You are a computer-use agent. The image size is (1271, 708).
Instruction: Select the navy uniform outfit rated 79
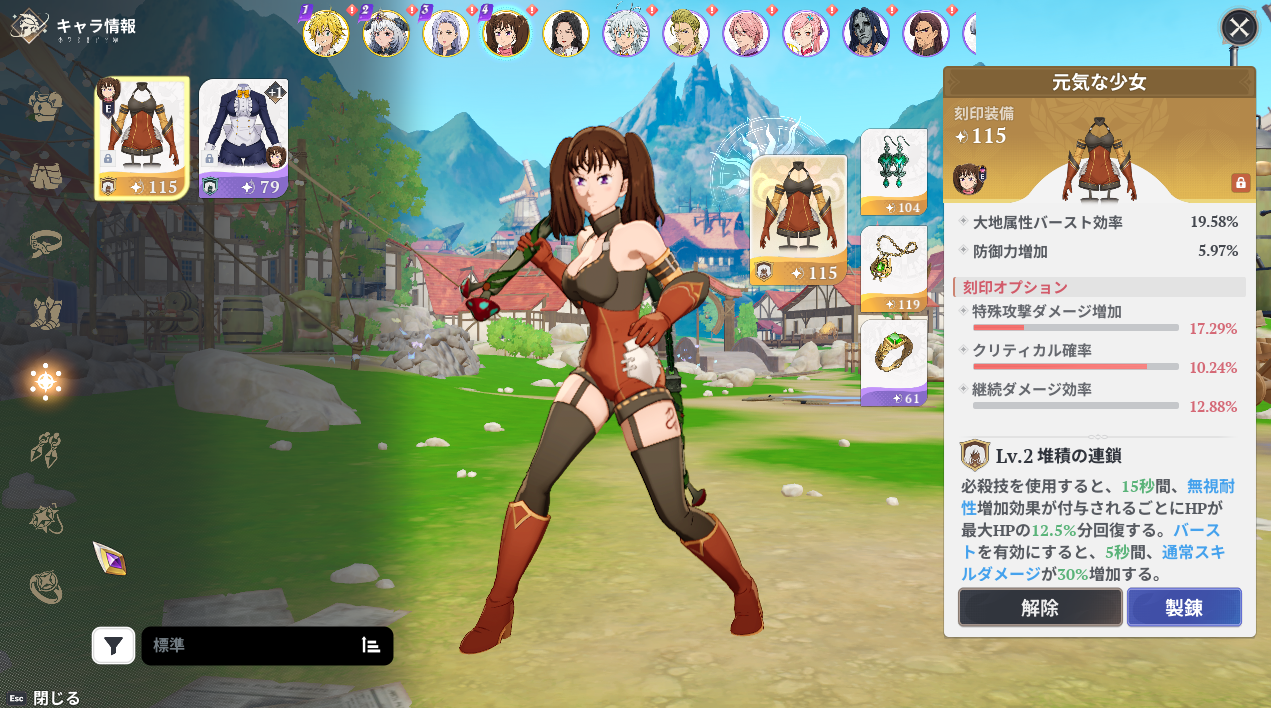[x=243, y=138]
